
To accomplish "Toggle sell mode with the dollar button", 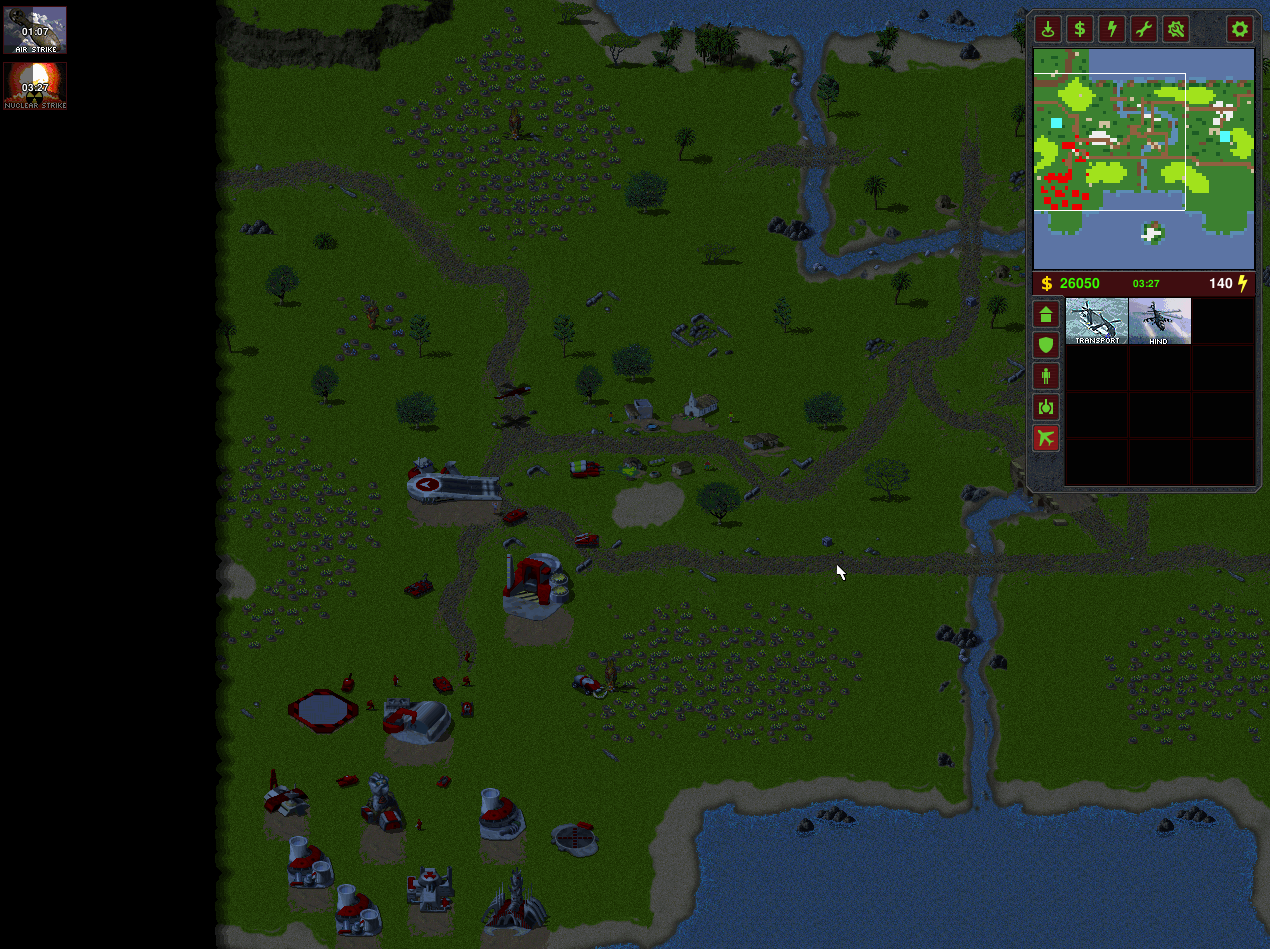I will (1079, 29).
